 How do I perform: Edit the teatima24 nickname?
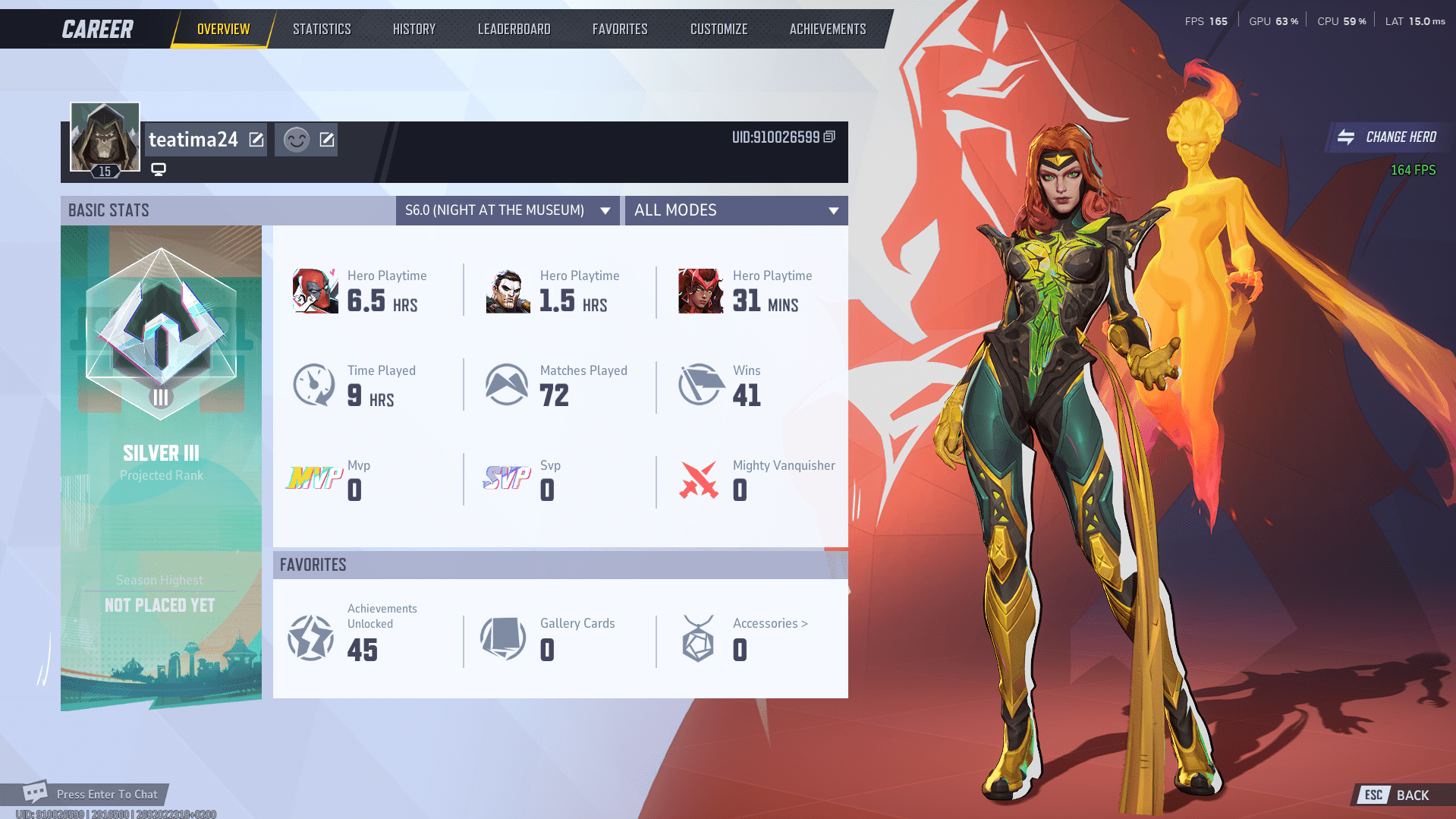[256, 139]
